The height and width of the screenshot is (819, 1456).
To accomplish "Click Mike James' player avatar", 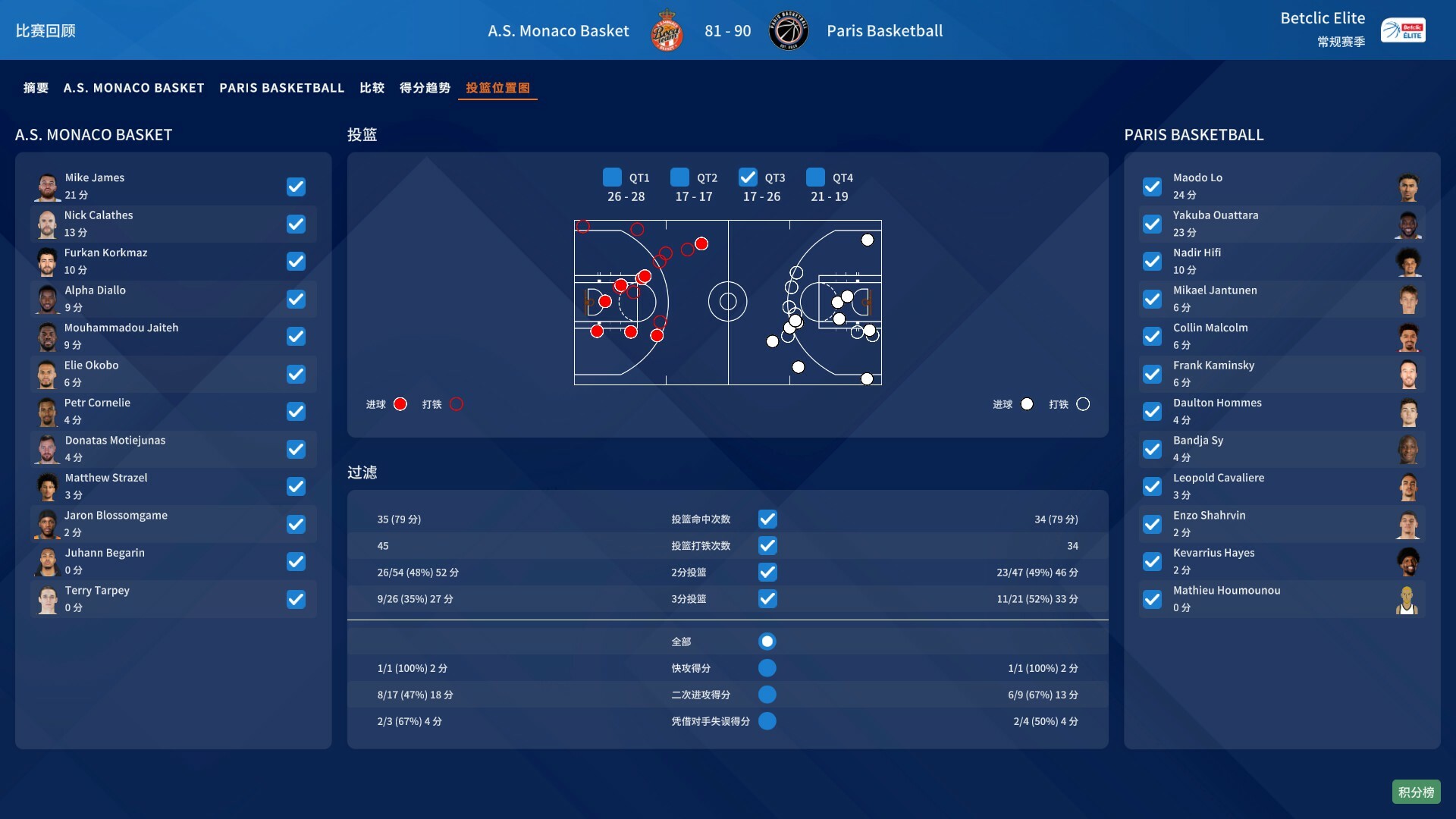I will coord(47,186).
